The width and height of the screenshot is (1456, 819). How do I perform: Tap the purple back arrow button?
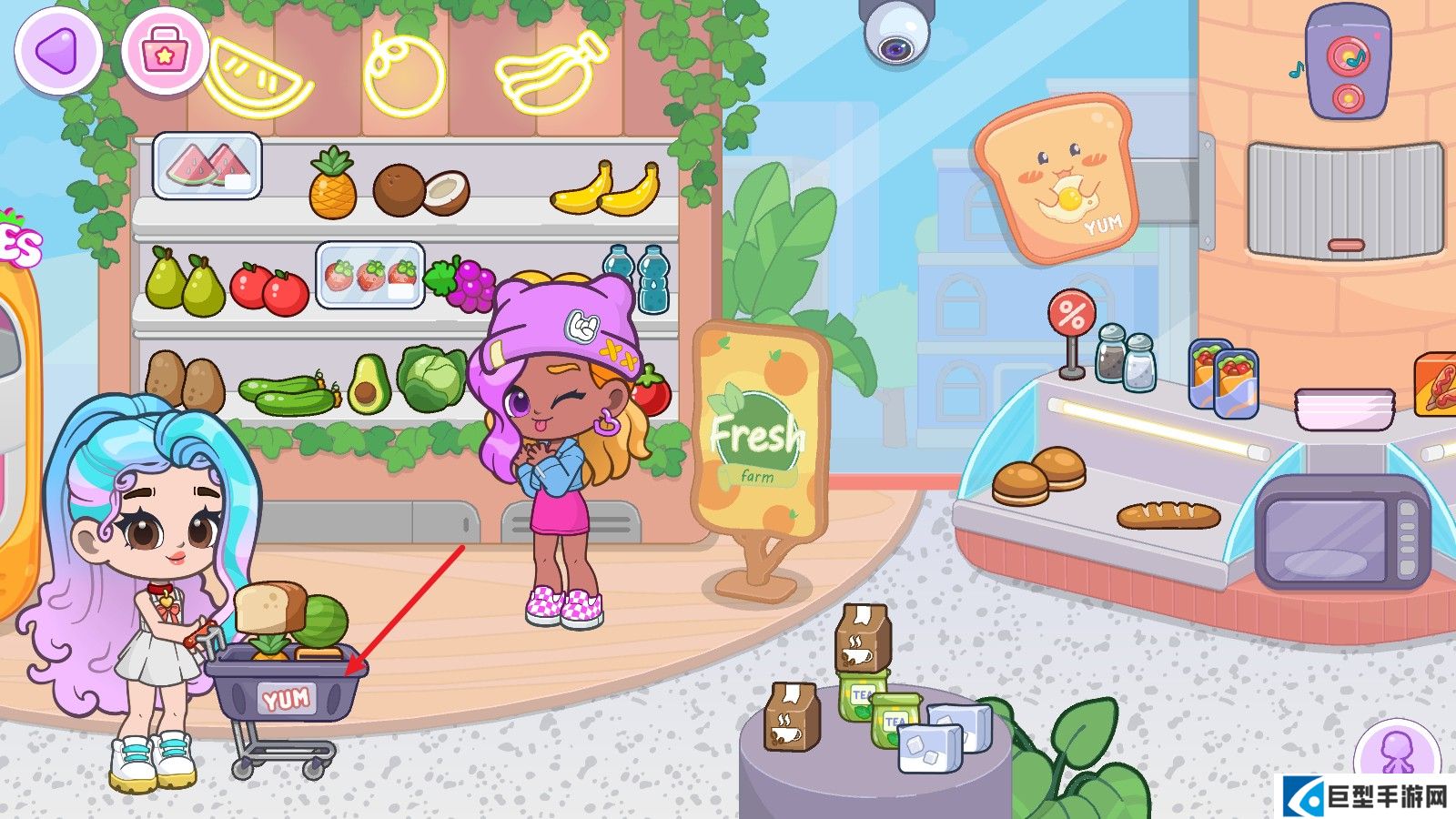[56, 50]
